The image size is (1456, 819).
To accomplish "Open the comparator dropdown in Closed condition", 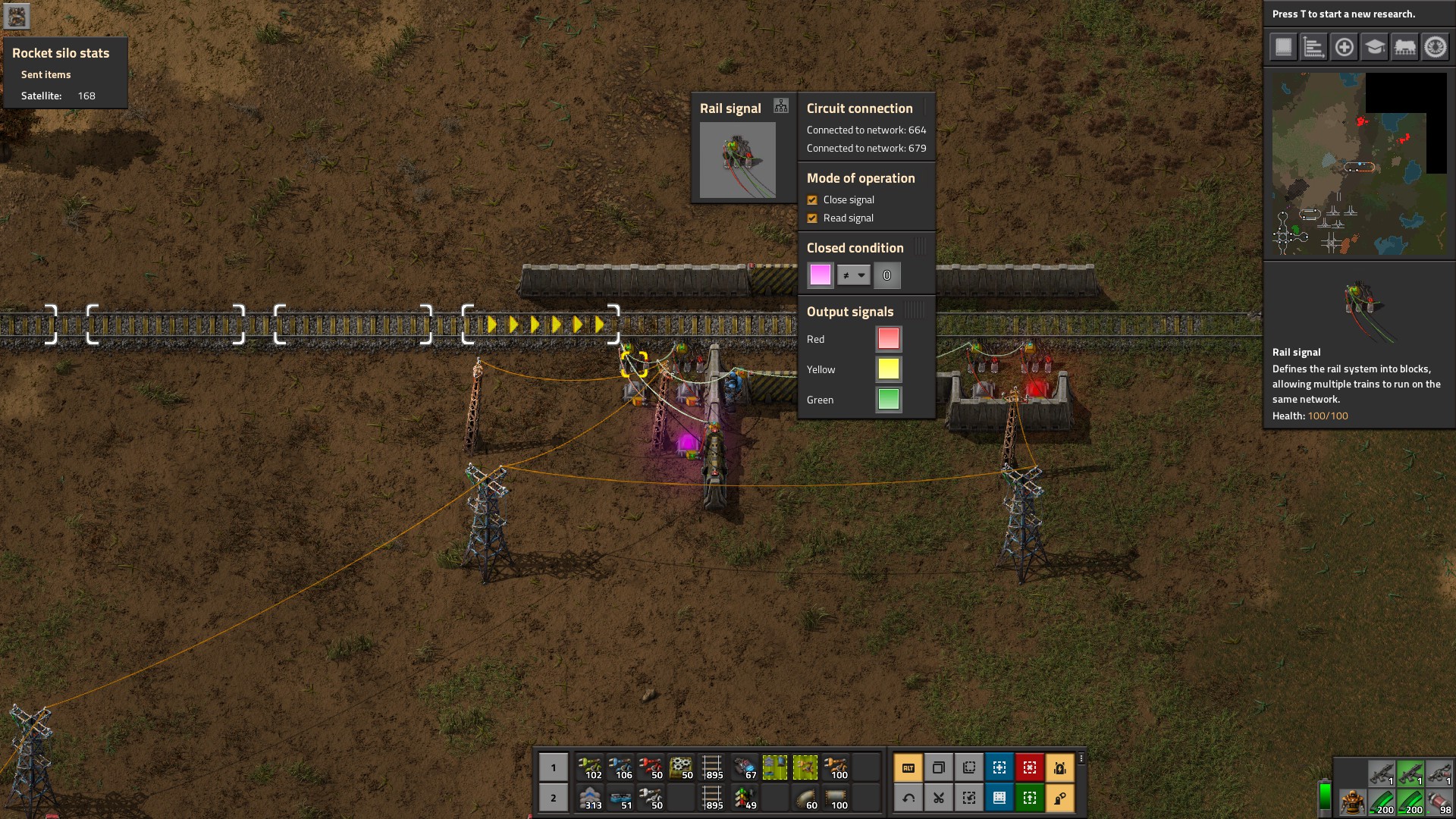I will 853,275.
